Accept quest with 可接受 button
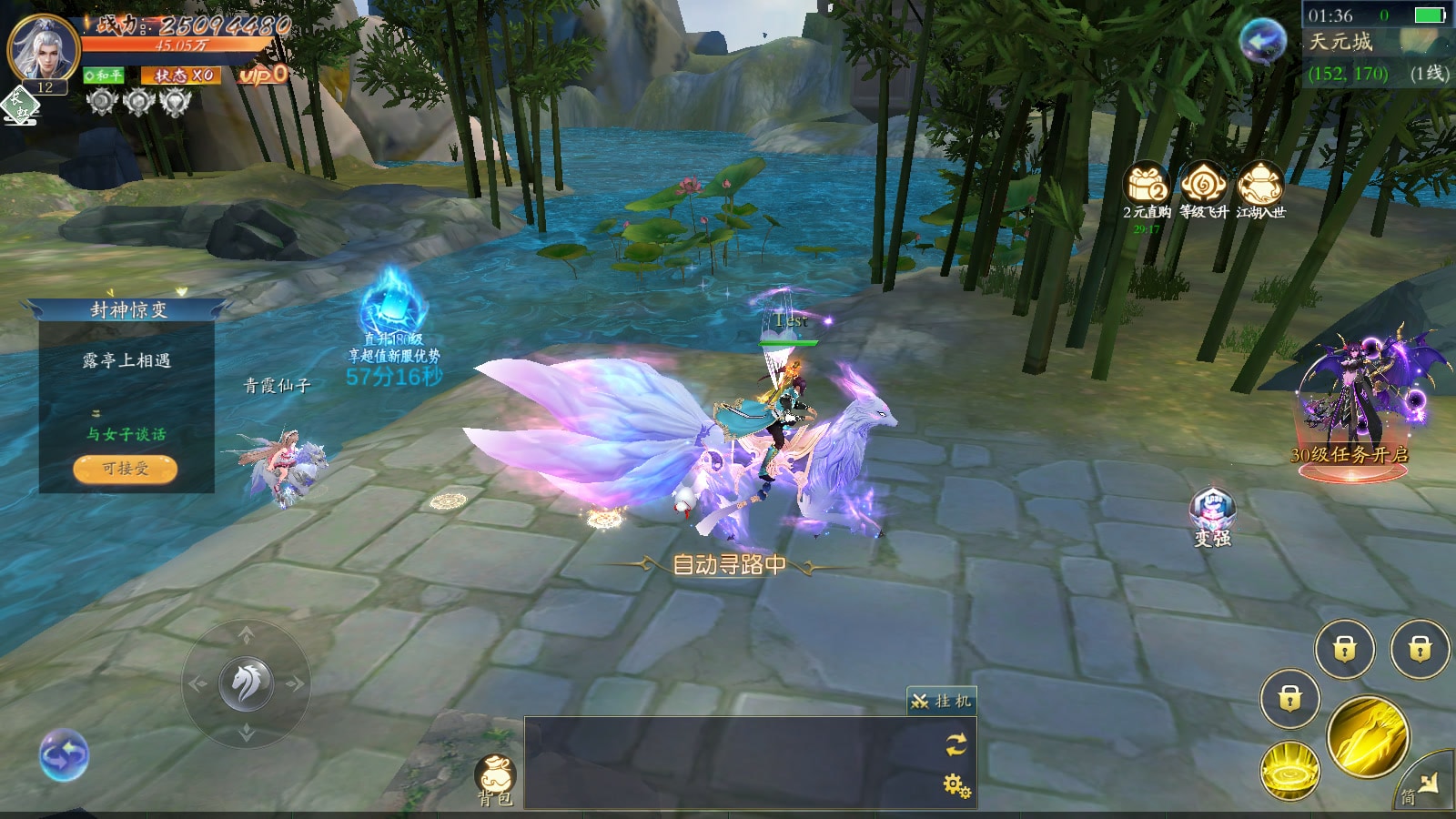 pyautogui.click(x=126, y=469)
